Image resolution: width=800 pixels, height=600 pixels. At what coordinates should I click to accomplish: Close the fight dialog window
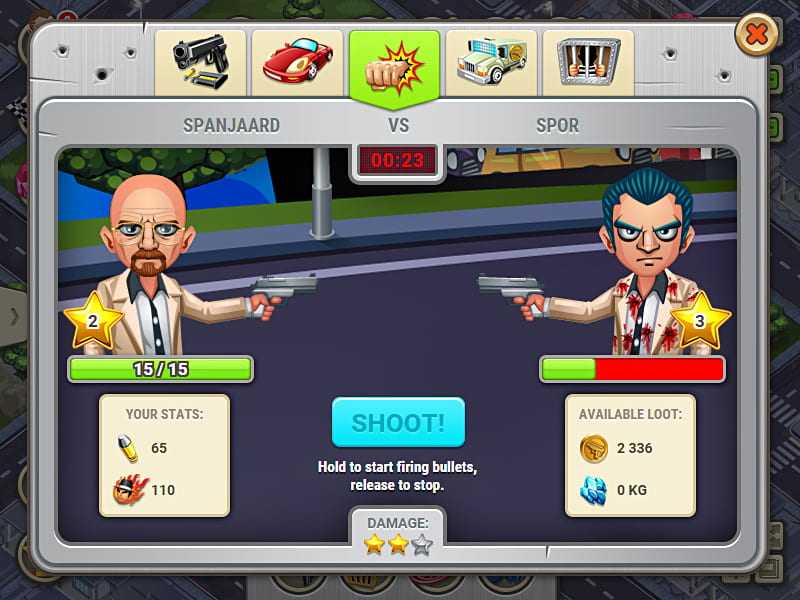click(x=757, y=36)
